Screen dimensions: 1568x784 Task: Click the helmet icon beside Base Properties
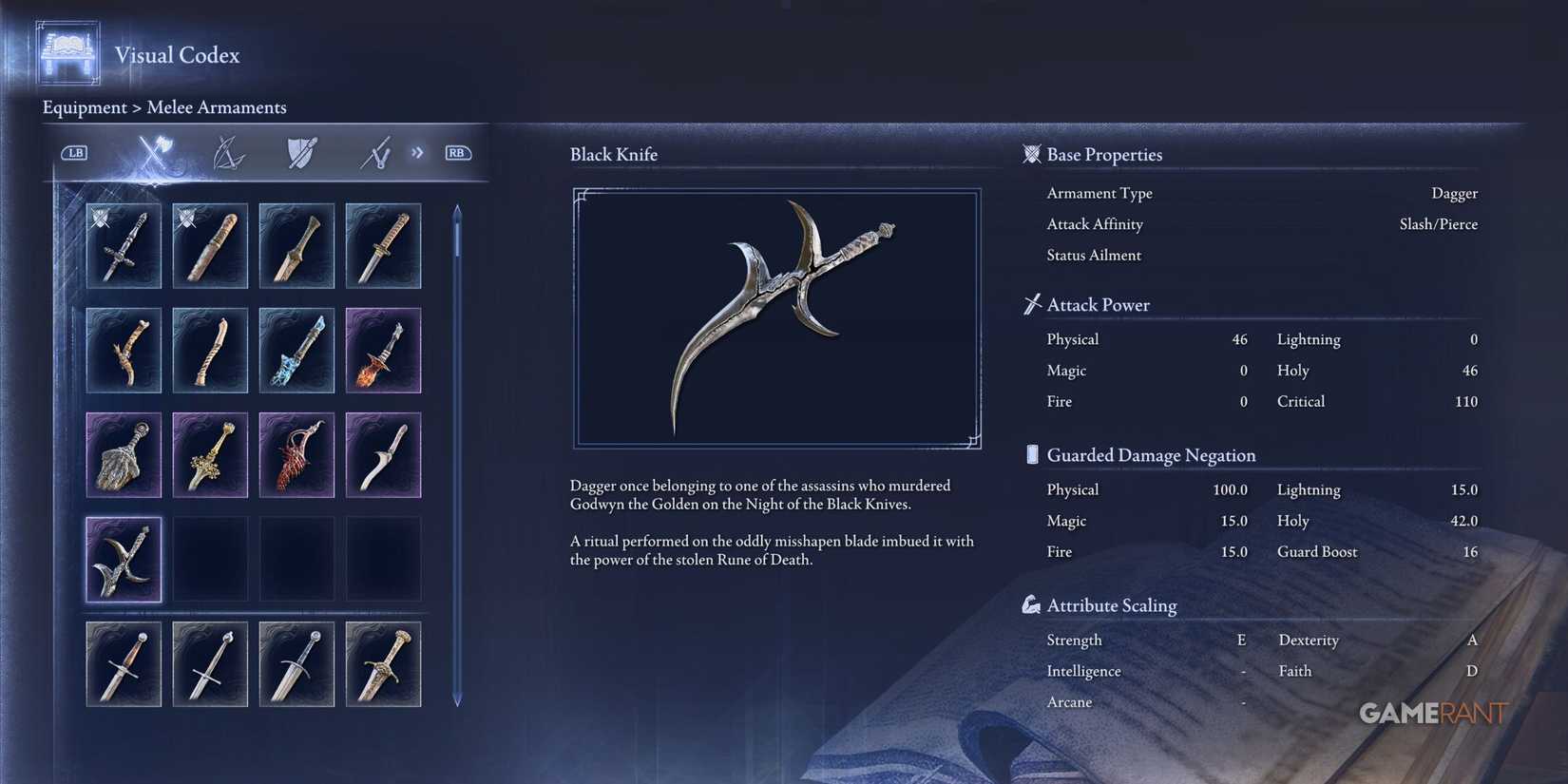(x=1031, y=154)
